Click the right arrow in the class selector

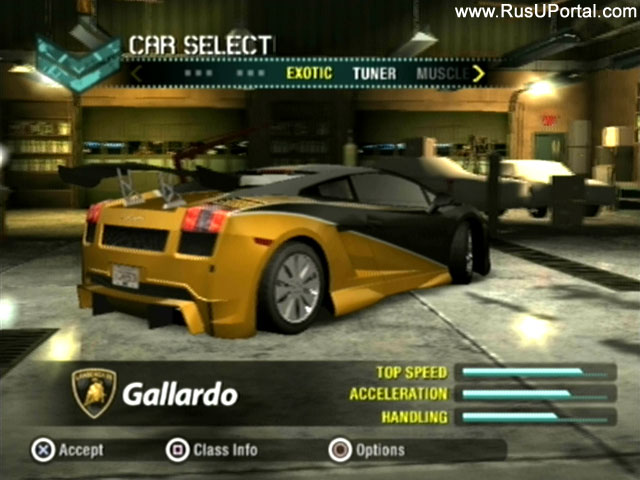point(479,73)
